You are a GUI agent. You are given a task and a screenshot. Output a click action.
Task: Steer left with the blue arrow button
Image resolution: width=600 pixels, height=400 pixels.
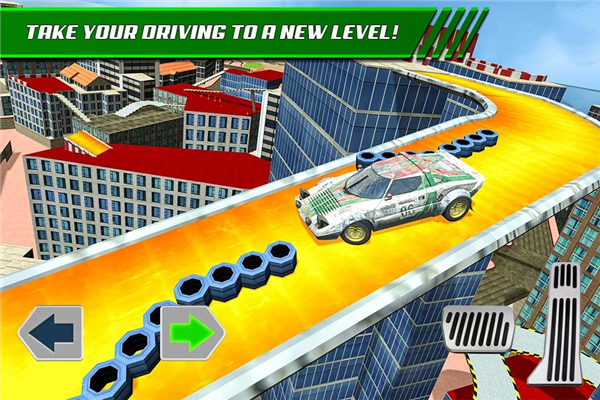tap(49, 333)
